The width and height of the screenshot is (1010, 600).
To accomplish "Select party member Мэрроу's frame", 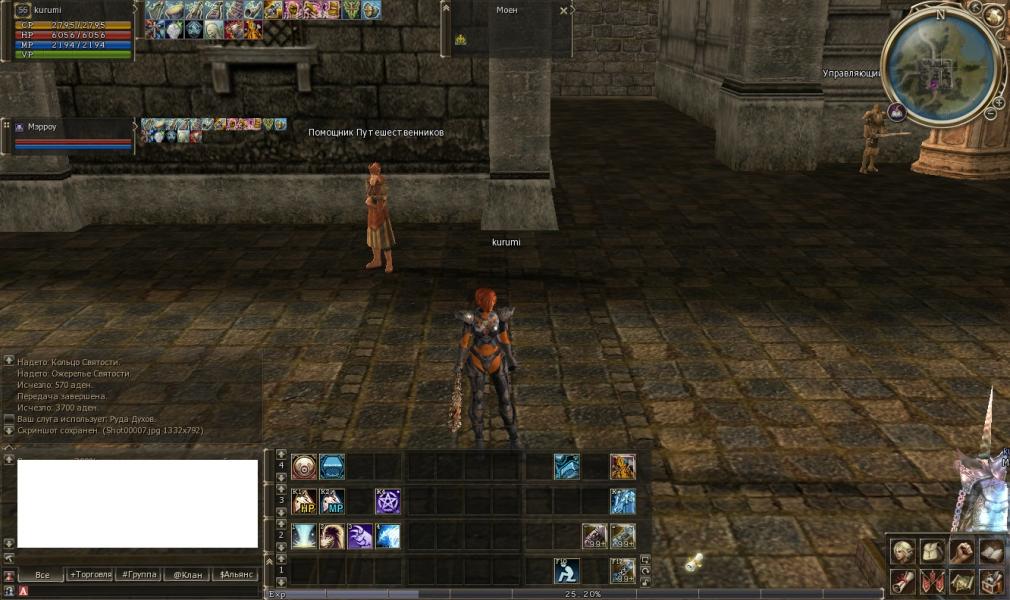I will point(70,136).
